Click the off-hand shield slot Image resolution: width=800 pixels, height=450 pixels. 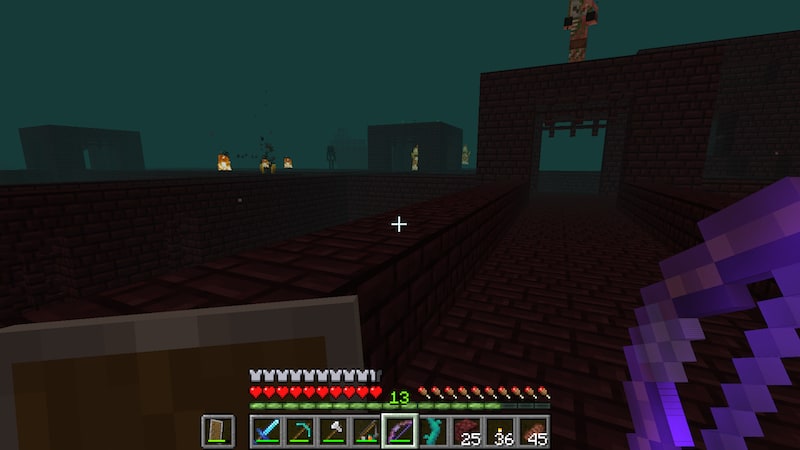pos(218,432)
